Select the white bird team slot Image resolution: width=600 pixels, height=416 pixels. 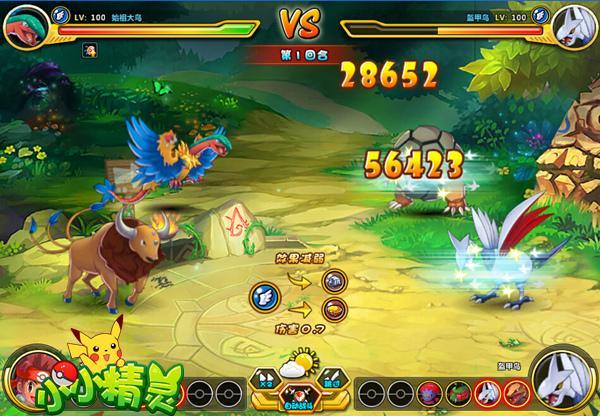486,390
